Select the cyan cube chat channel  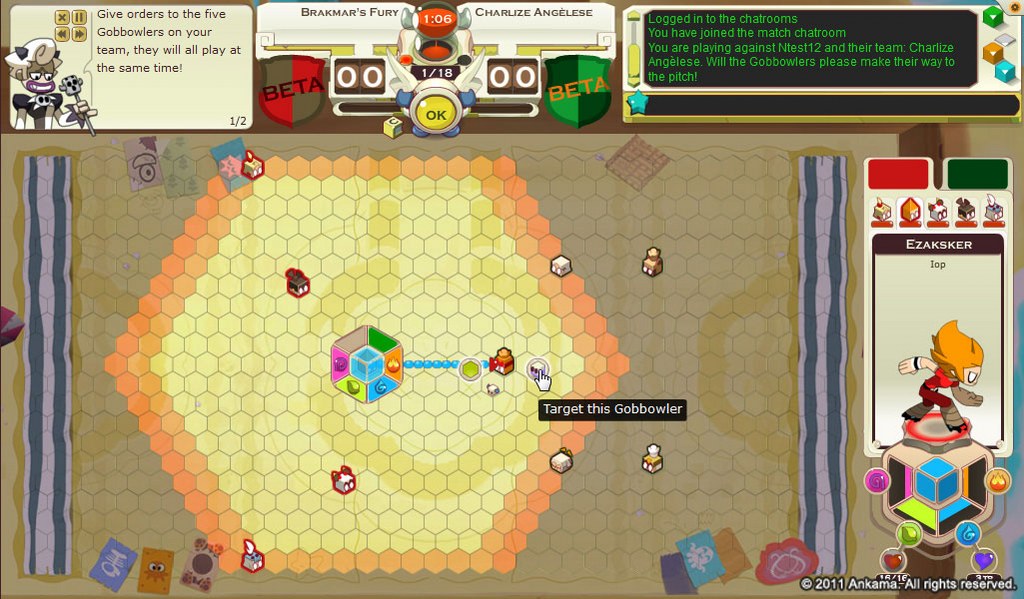coord(1004,71)
